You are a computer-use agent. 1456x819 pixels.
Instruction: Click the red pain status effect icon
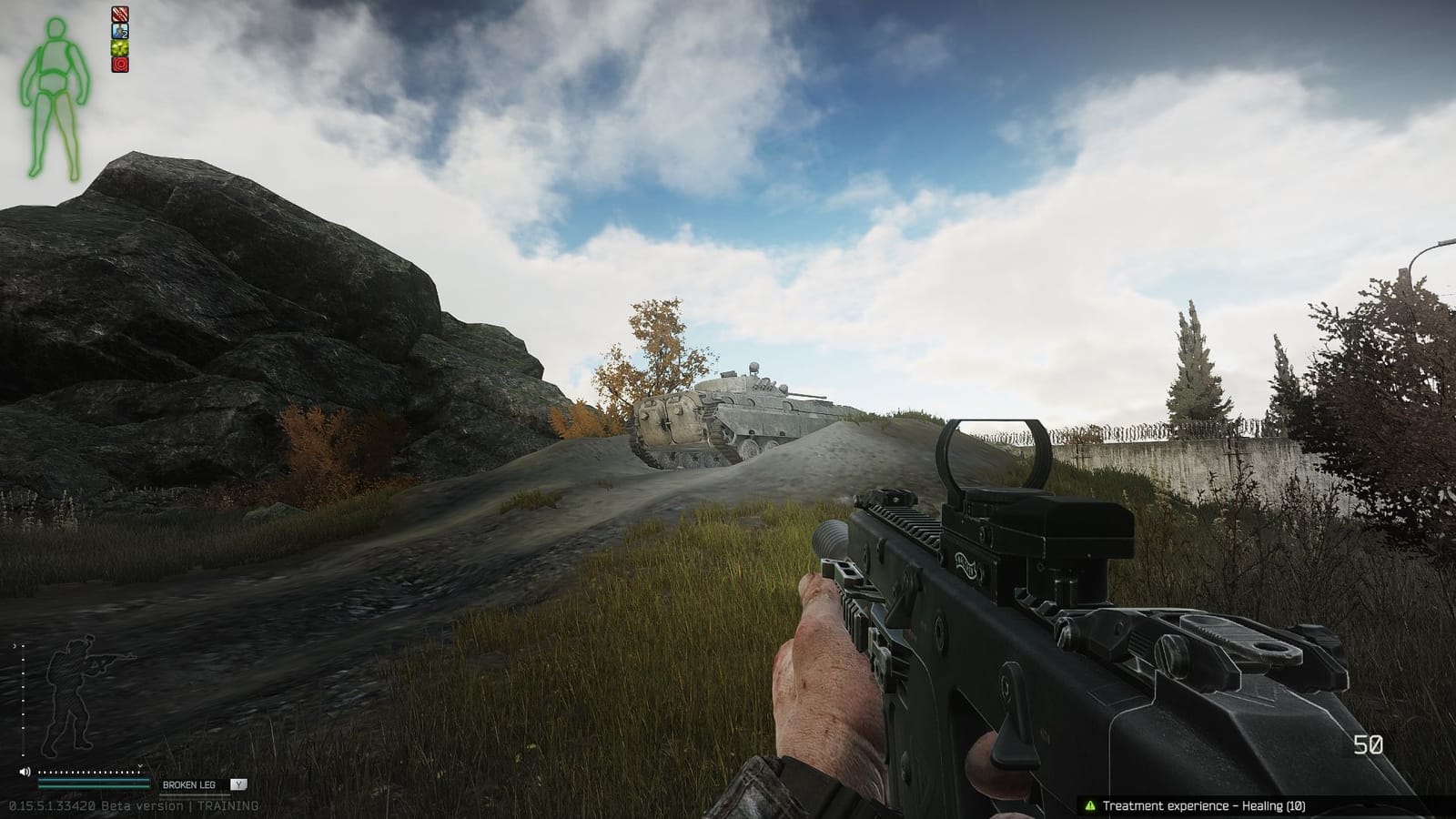pos(118,65)
